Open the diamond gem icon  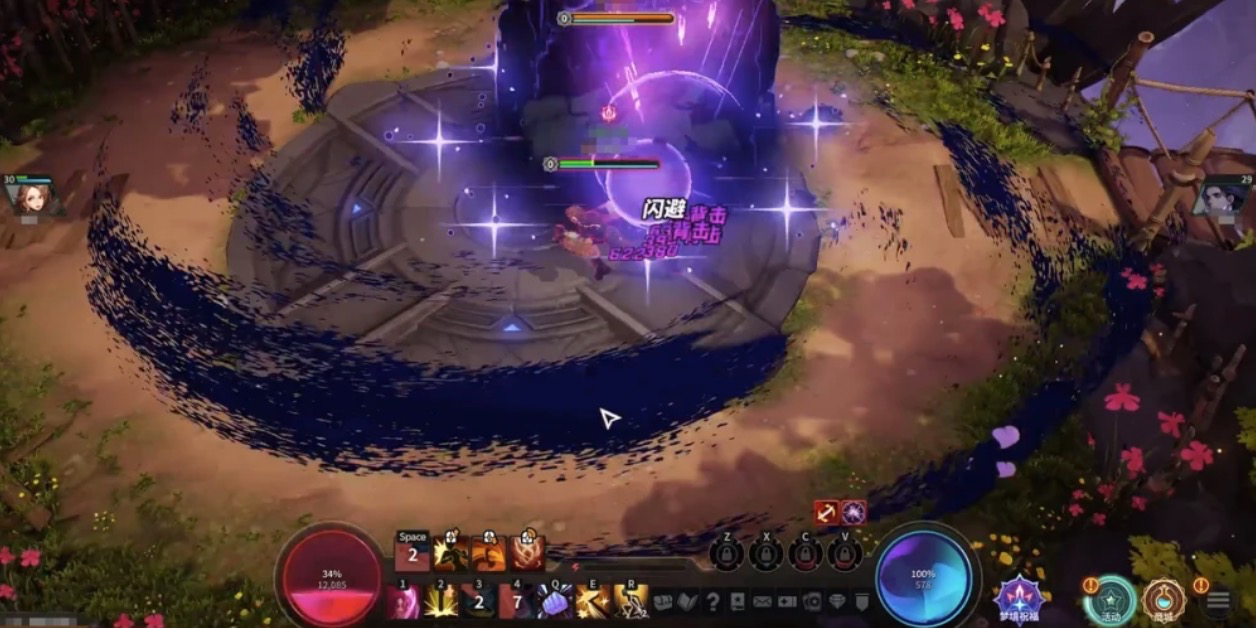pos(837,602)
